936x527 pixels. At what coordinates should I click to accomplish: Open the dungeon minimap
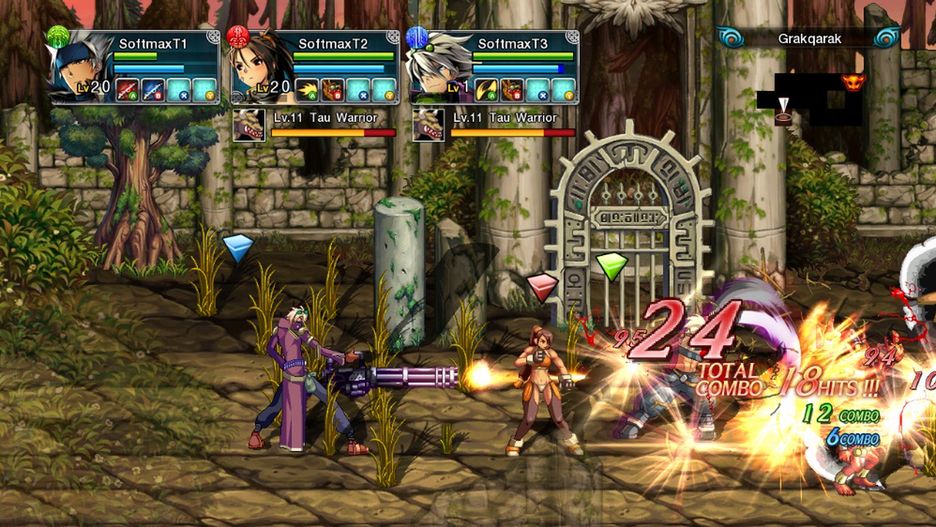coord(810,98)
